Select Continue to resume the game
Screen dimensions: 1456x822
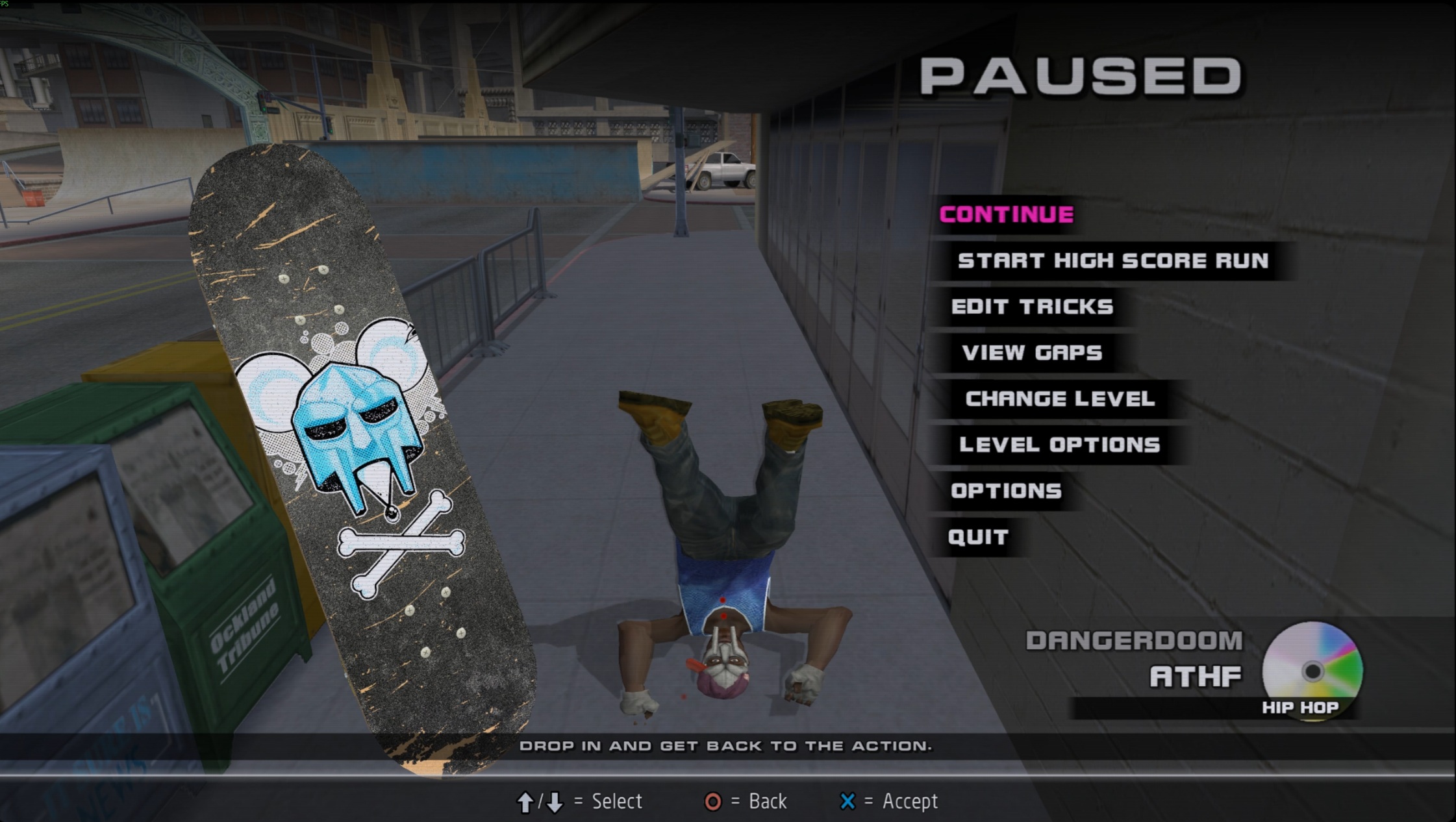click(x=1006, y=214)
